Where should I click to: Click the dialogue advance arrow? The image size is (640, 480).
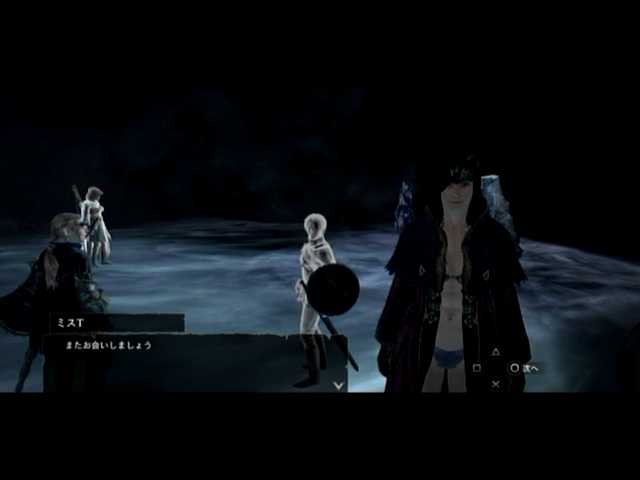(339, 384)
